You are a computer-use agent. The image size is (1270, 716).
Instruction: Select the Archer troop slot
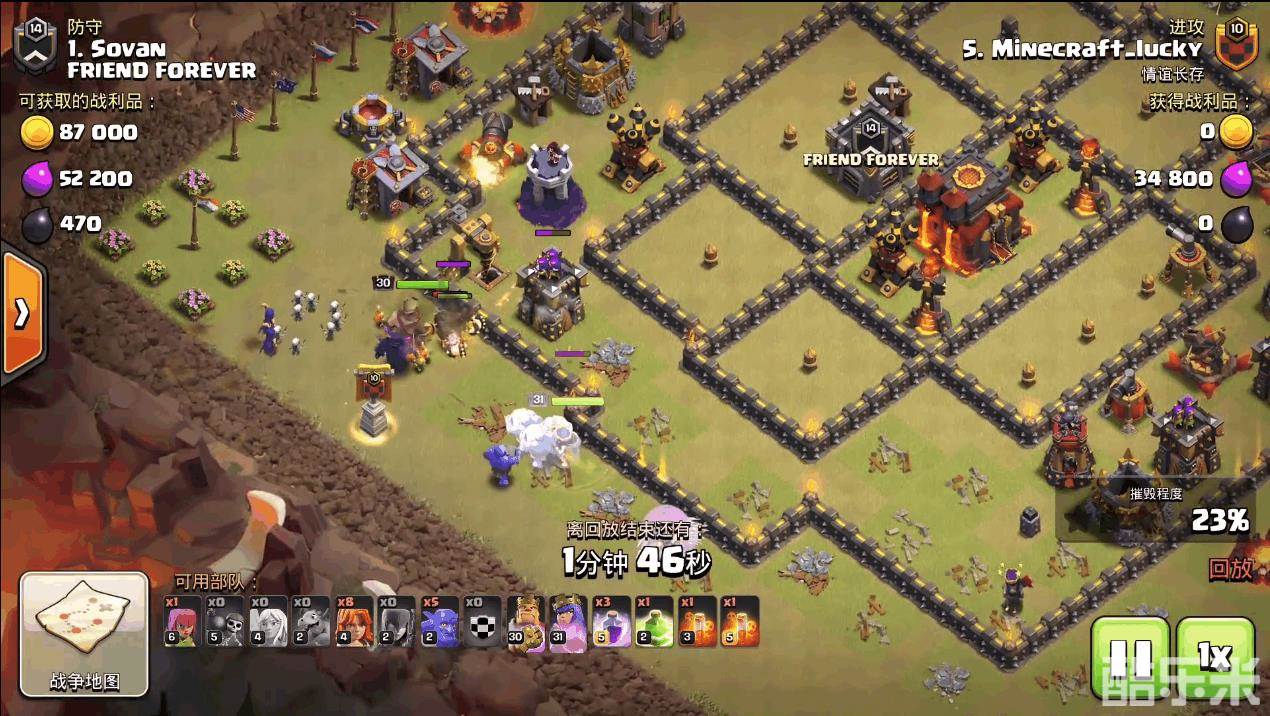182,622
